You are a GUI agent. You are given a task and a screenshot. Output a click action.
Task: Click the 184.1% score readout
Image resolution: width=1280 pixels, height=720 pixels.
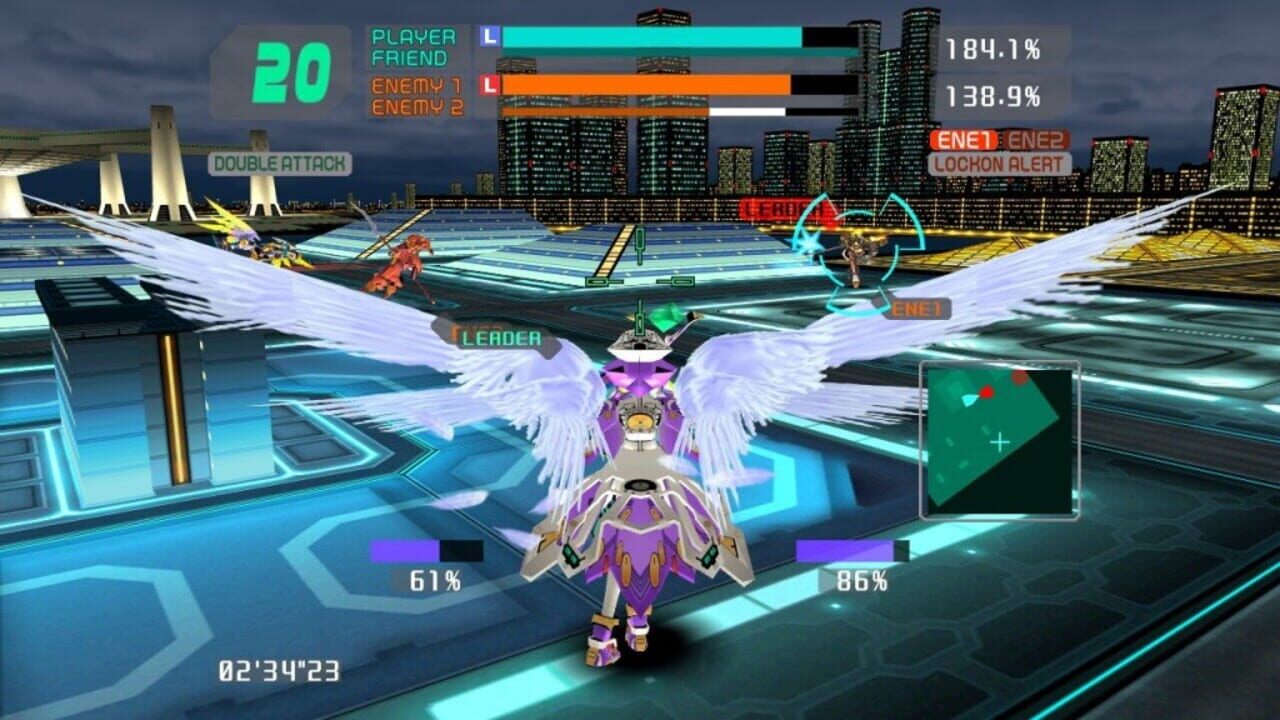coord(993,47)
